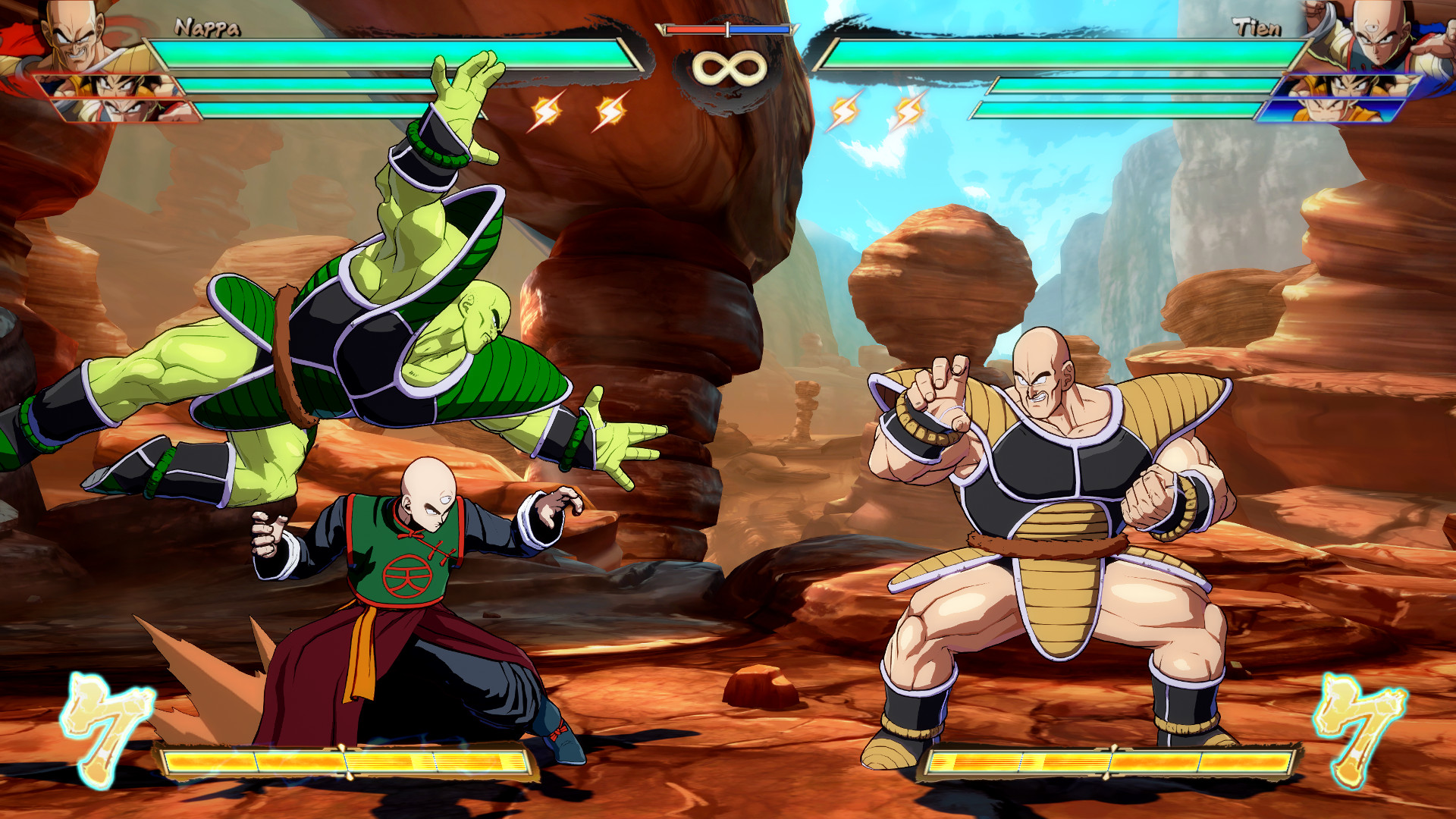The width and height of the screenshot is (1456, 819).
Task: Click the infinity timer symbol at top center
Action: tap(729, 67)
